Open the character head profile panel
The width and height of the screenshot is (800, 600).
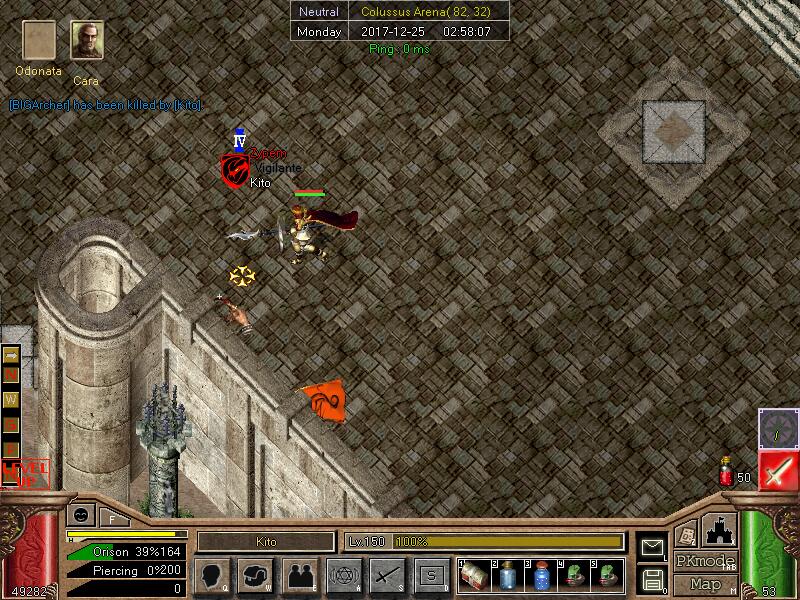pos(213,575)
